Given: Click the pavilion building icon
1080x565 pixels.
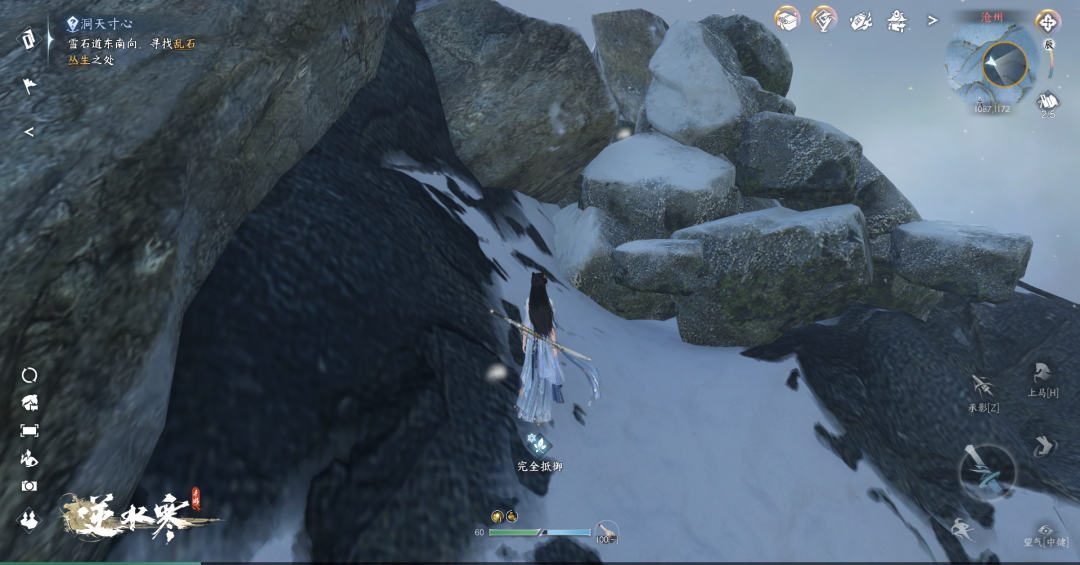Looking at the screenshot, I should point(897,20).
